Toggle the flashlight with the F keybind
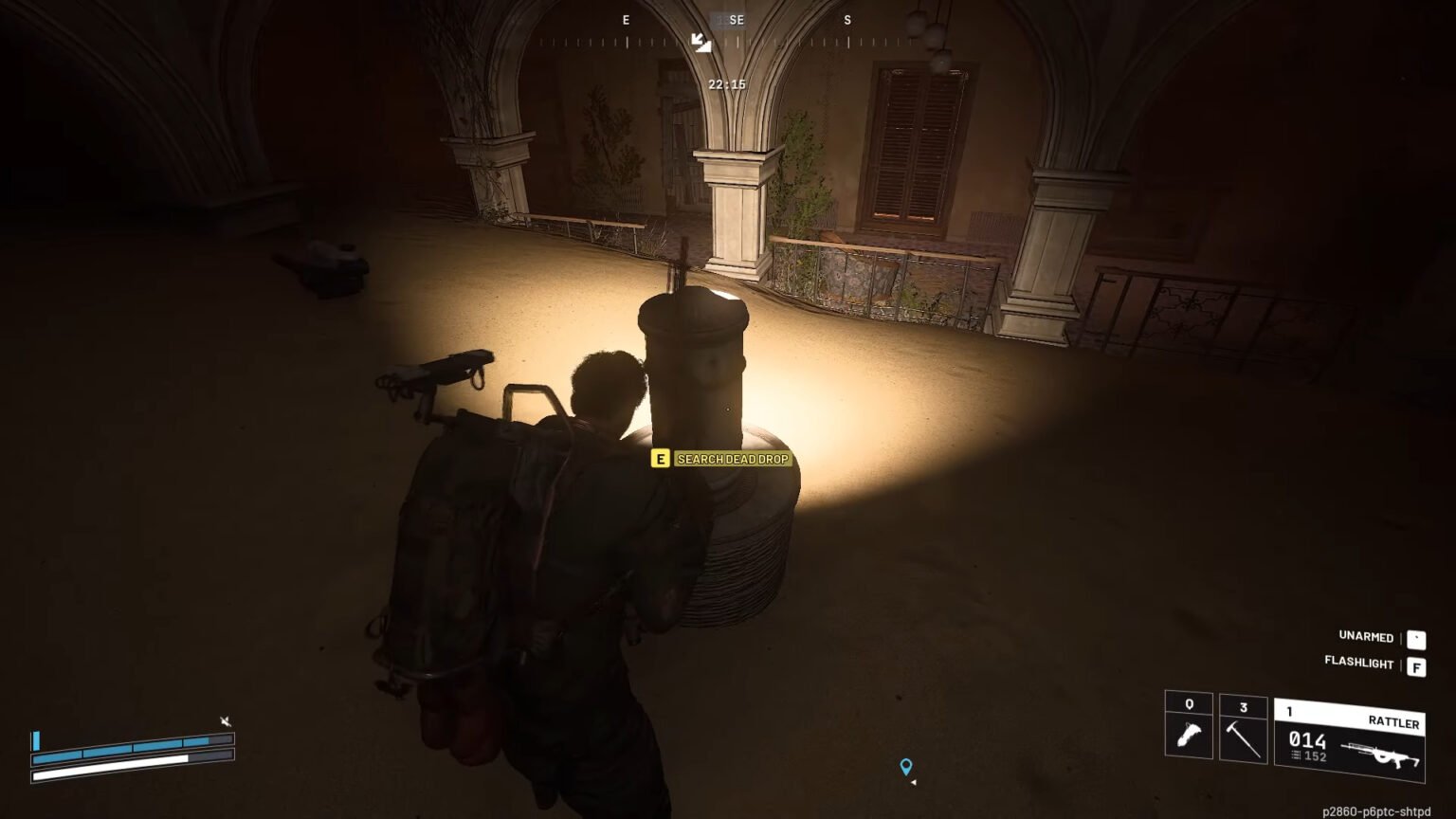1456x819 pixels. tap(1418, 664)
